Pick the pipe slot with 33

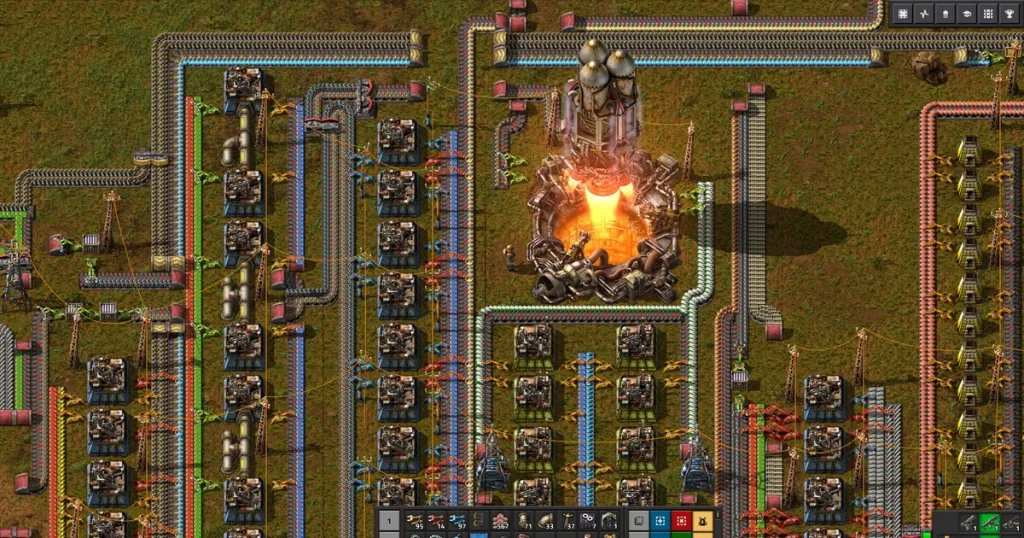point(544,520)
